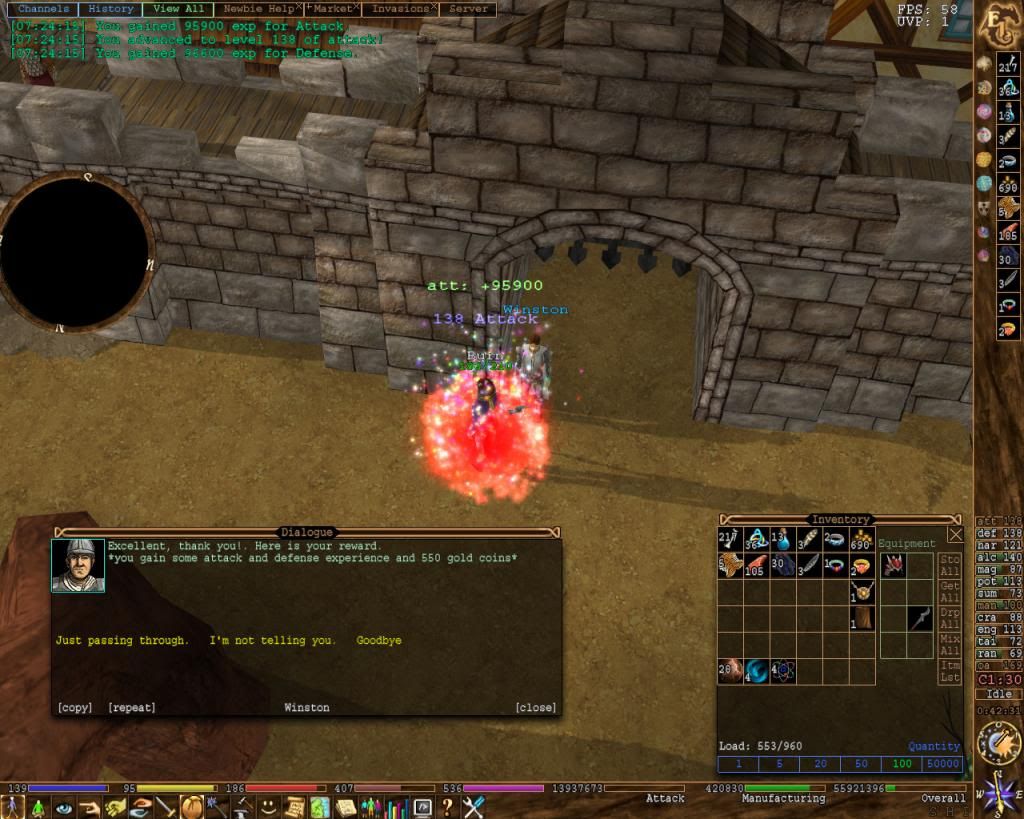Activate the eye look-at tool

click(65, 807)
